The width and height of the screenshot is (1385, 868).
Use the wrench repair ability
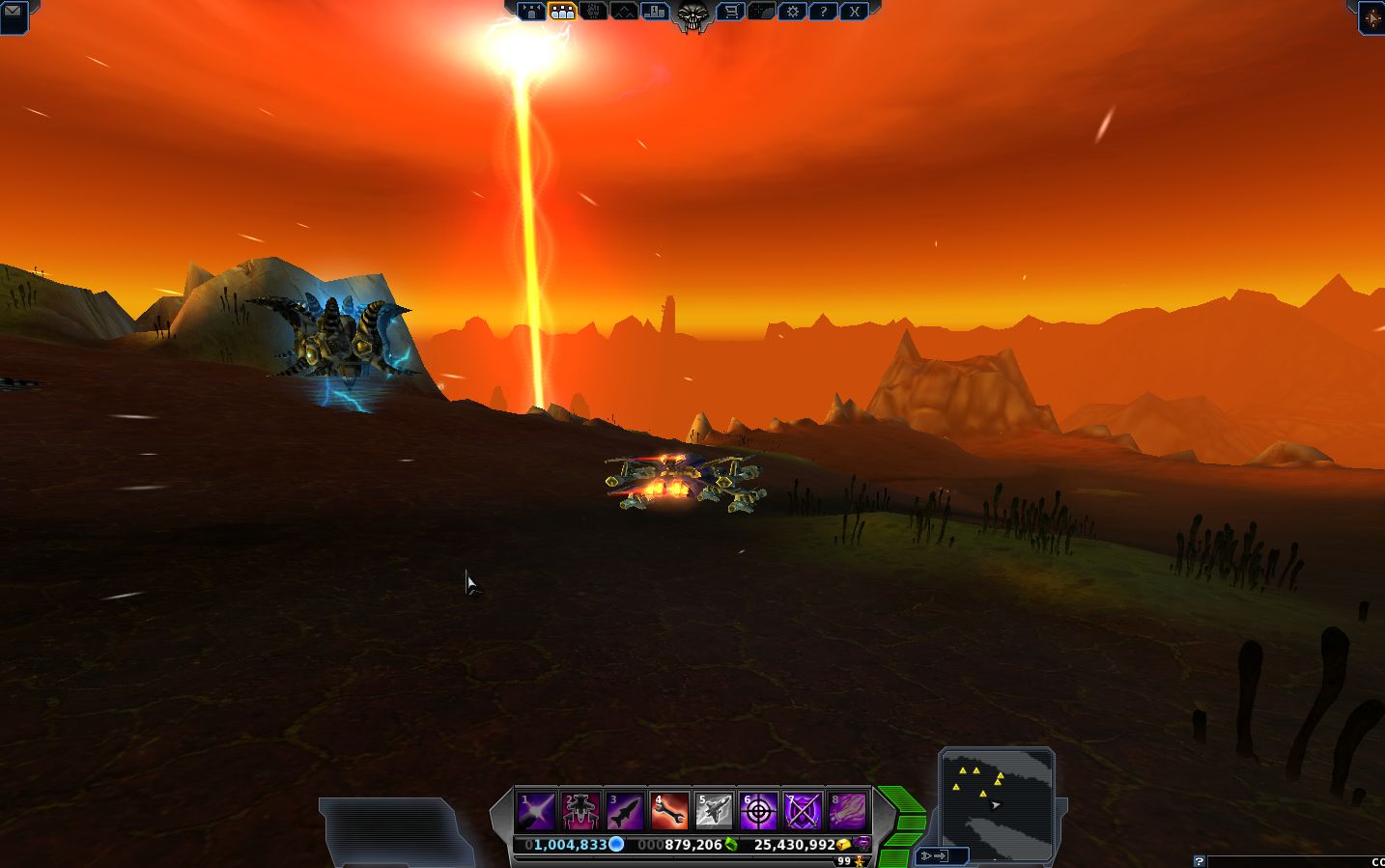click(x=669, y=811)
